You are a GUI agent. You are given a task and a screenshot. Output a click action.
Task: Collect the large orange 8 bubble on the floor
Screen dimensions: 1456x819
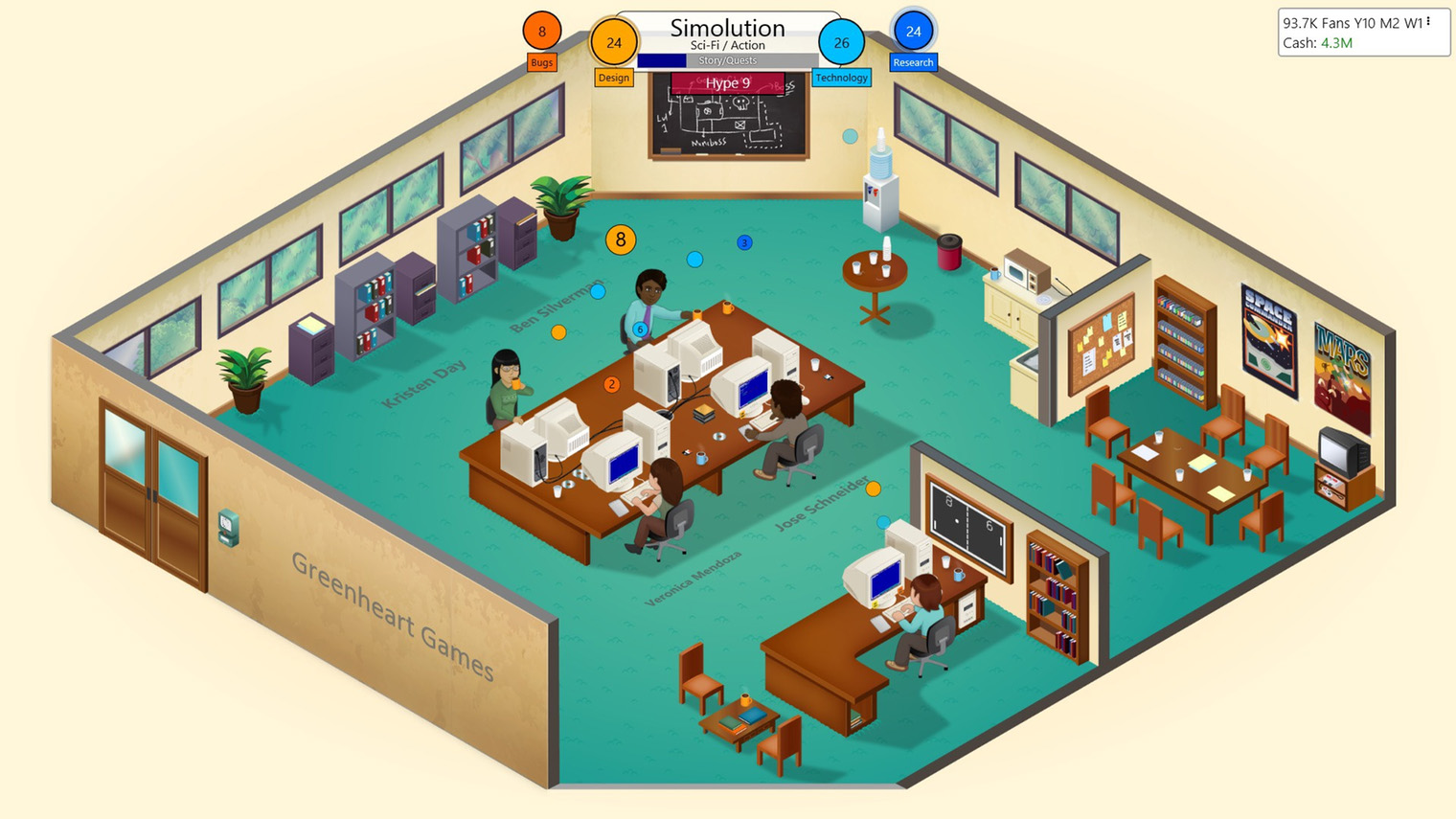[x=621, y=240]
